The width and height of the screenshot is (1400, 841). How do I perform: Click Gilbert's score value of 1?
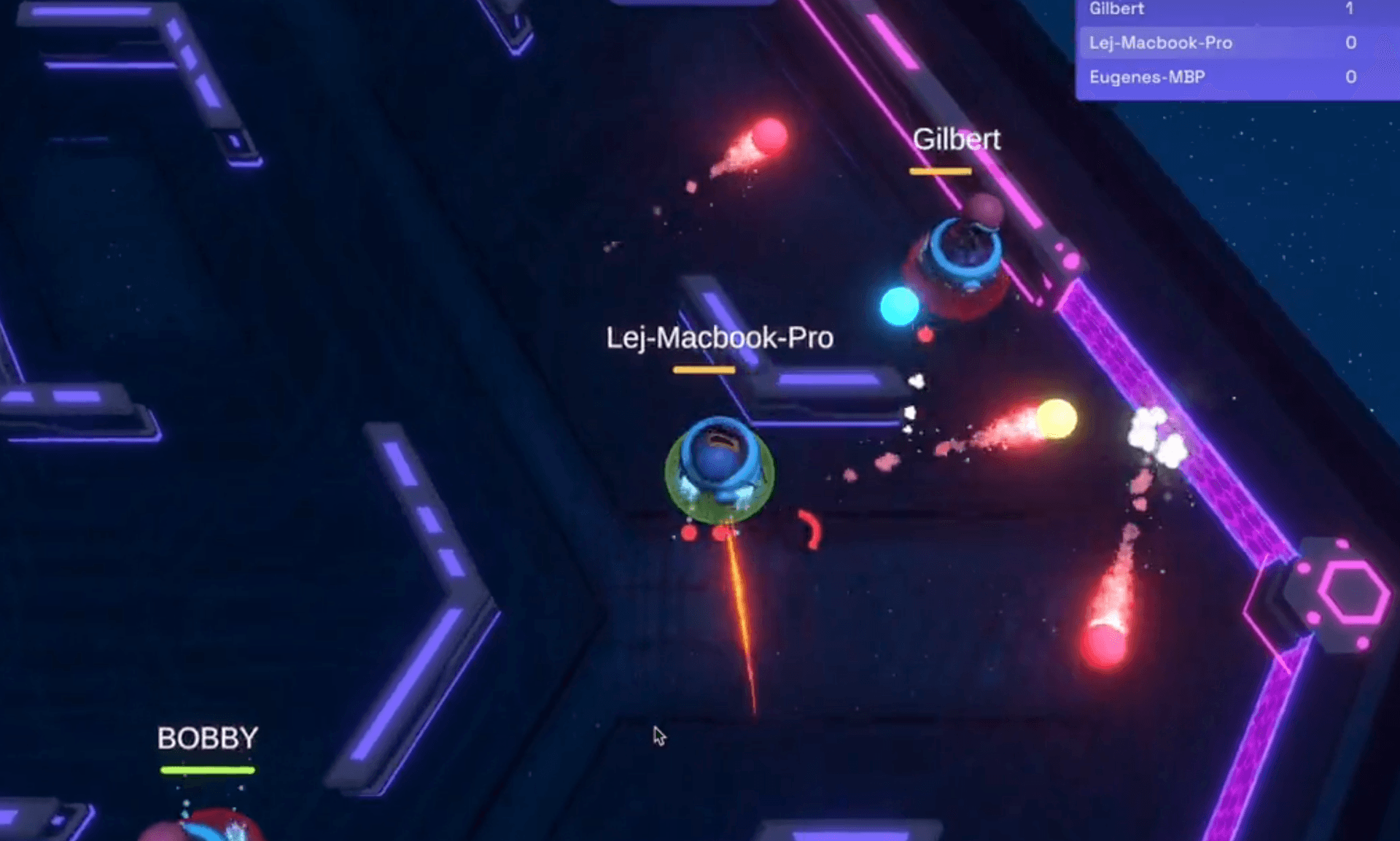point(1350,9)
